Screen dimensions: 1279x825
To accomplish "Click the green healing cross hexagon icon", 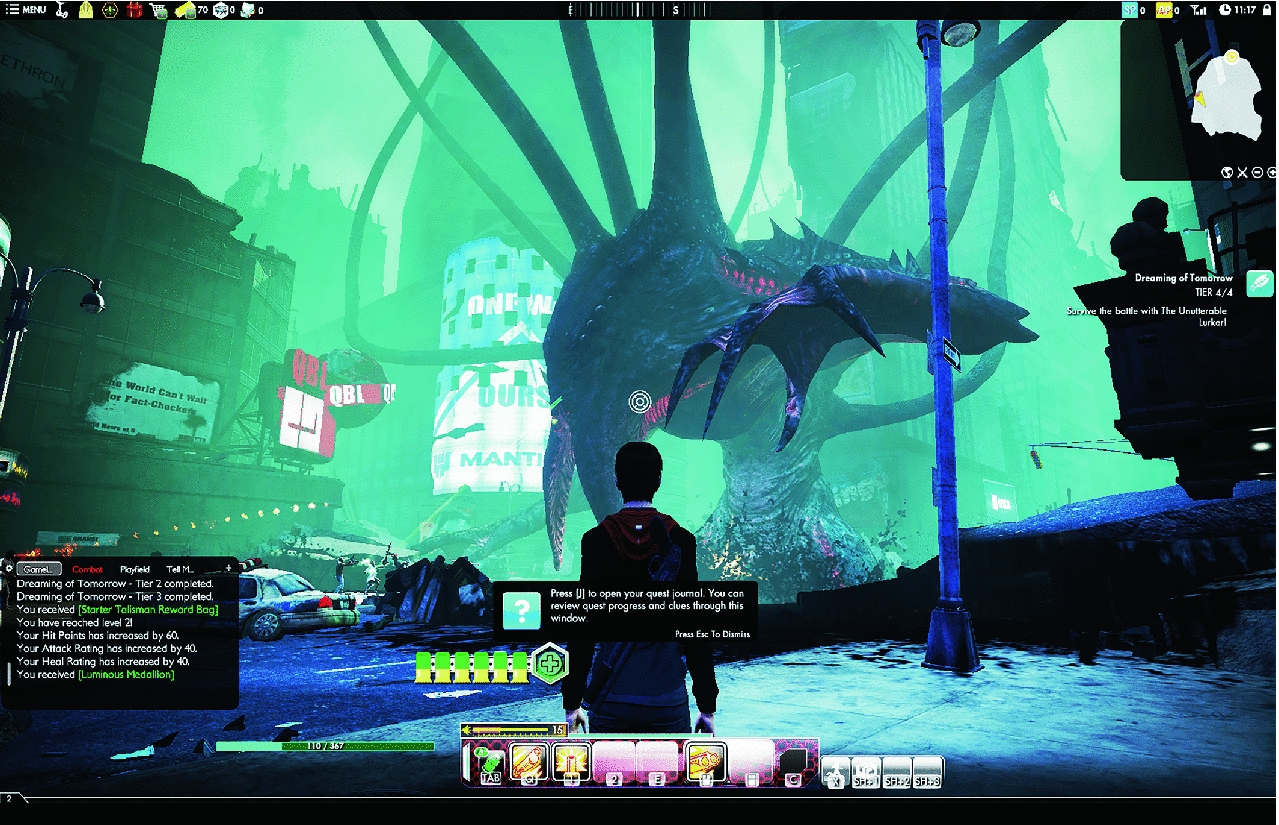I will tap(549, 663).
